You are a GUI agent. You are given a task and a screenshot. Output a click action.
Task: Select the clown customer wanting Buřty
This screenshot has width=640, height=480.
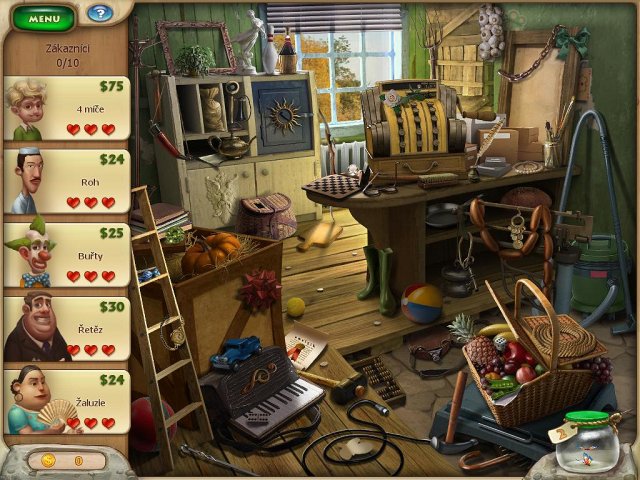(x=67, y=255)
